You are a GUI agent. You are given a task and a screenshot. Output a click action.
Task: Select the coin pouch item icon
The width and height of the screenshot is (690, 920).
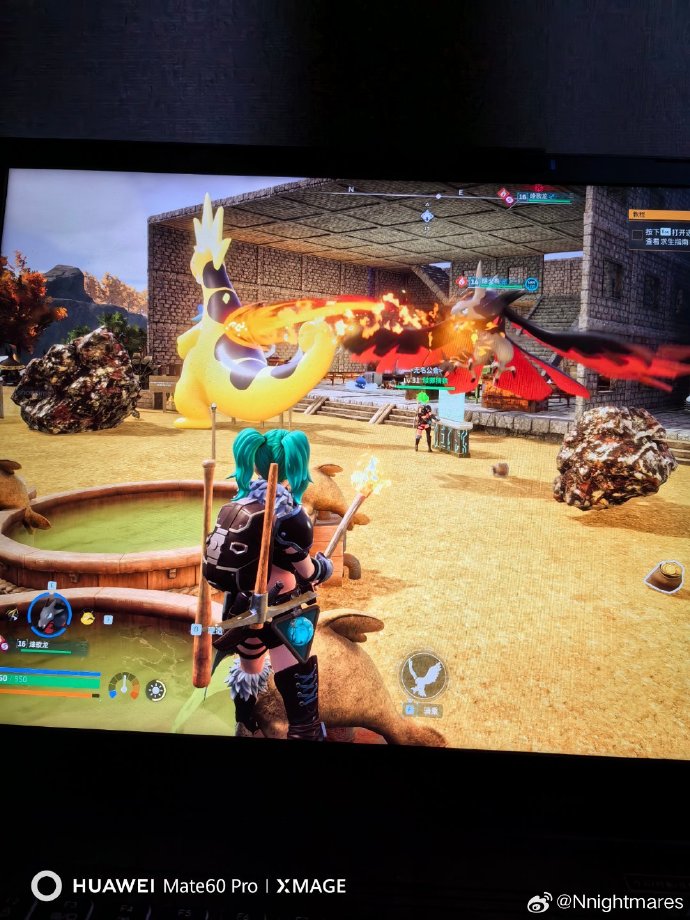point(667,574)
